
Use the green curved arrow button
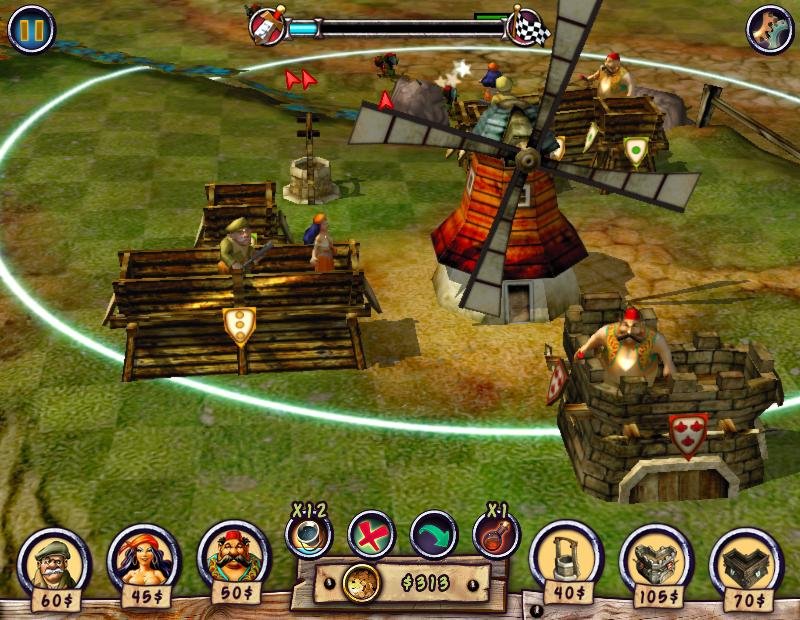point(433,534)
